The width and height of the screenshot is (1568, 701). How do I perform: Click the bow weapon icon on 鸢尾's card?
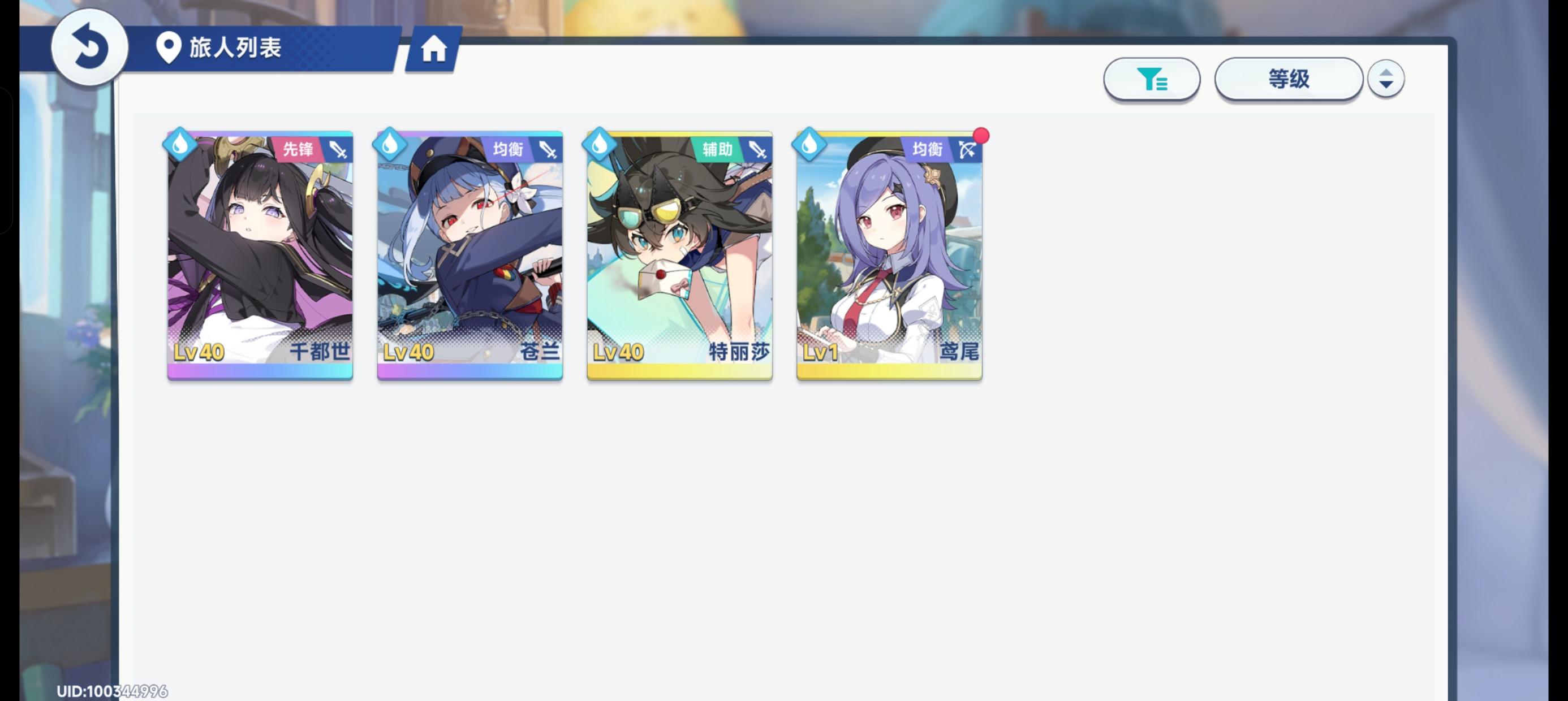point(968,150)
